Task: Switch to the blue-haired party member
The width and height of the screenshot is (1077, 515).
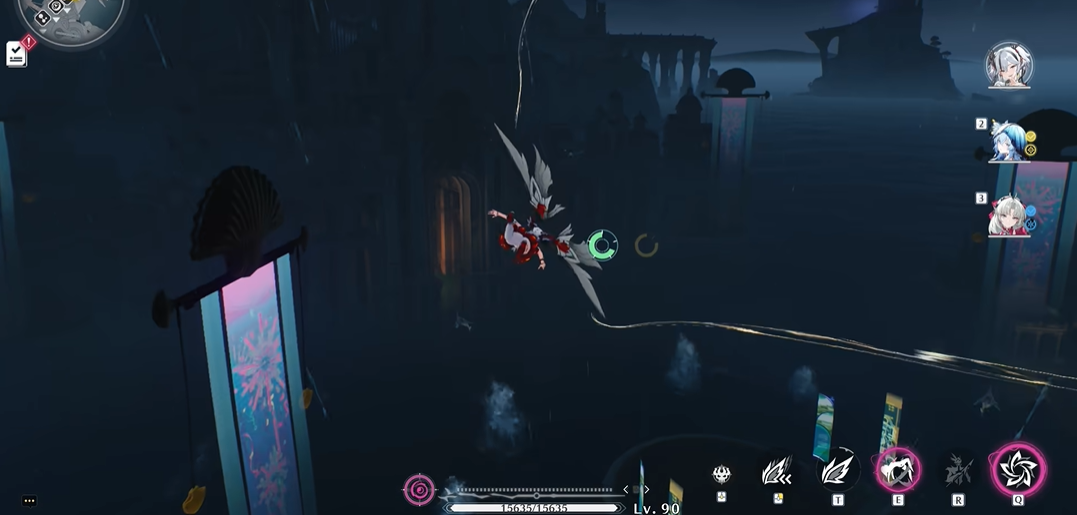Action: 1005,140
